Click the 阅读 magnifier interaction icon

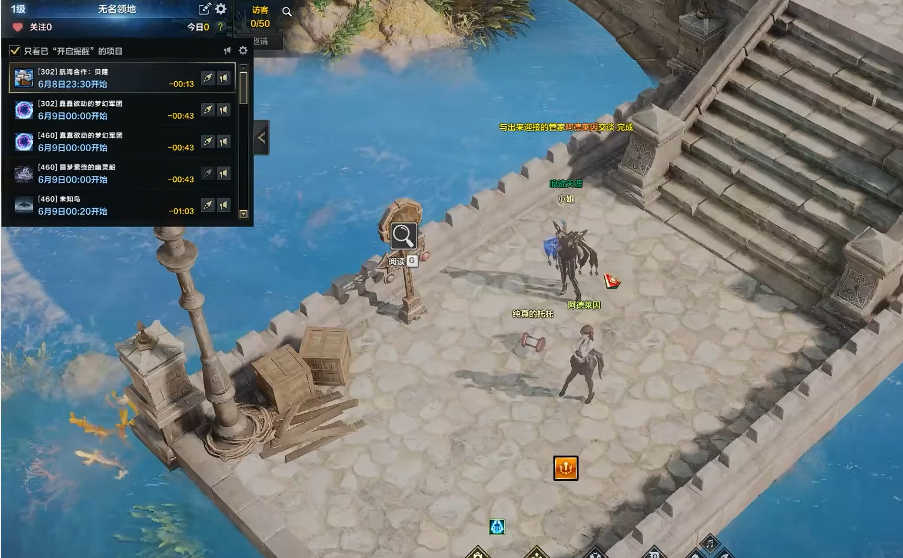(403, 236)
